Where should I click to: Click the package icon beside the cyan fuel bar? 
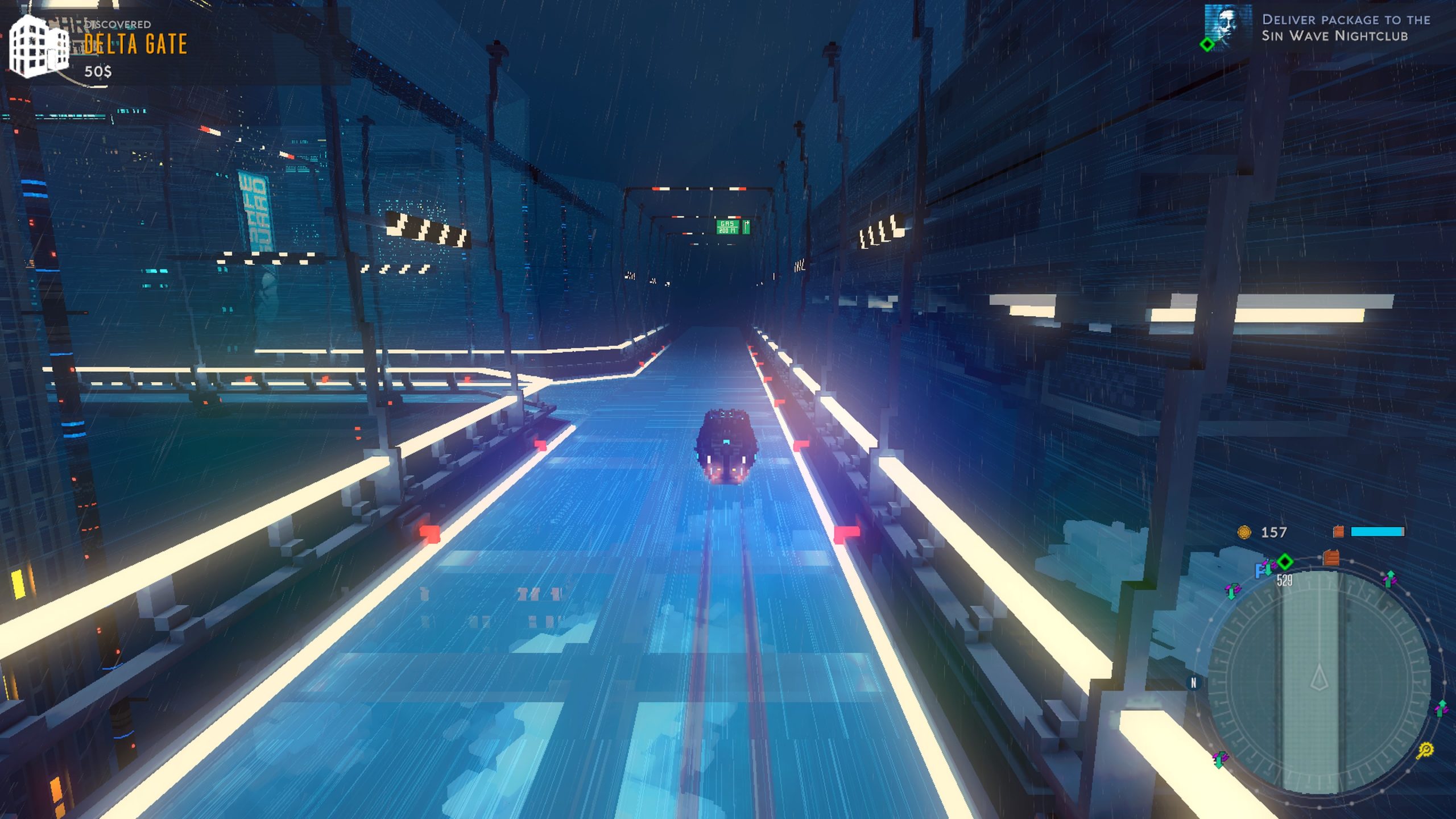click(x=1338, y=532)
